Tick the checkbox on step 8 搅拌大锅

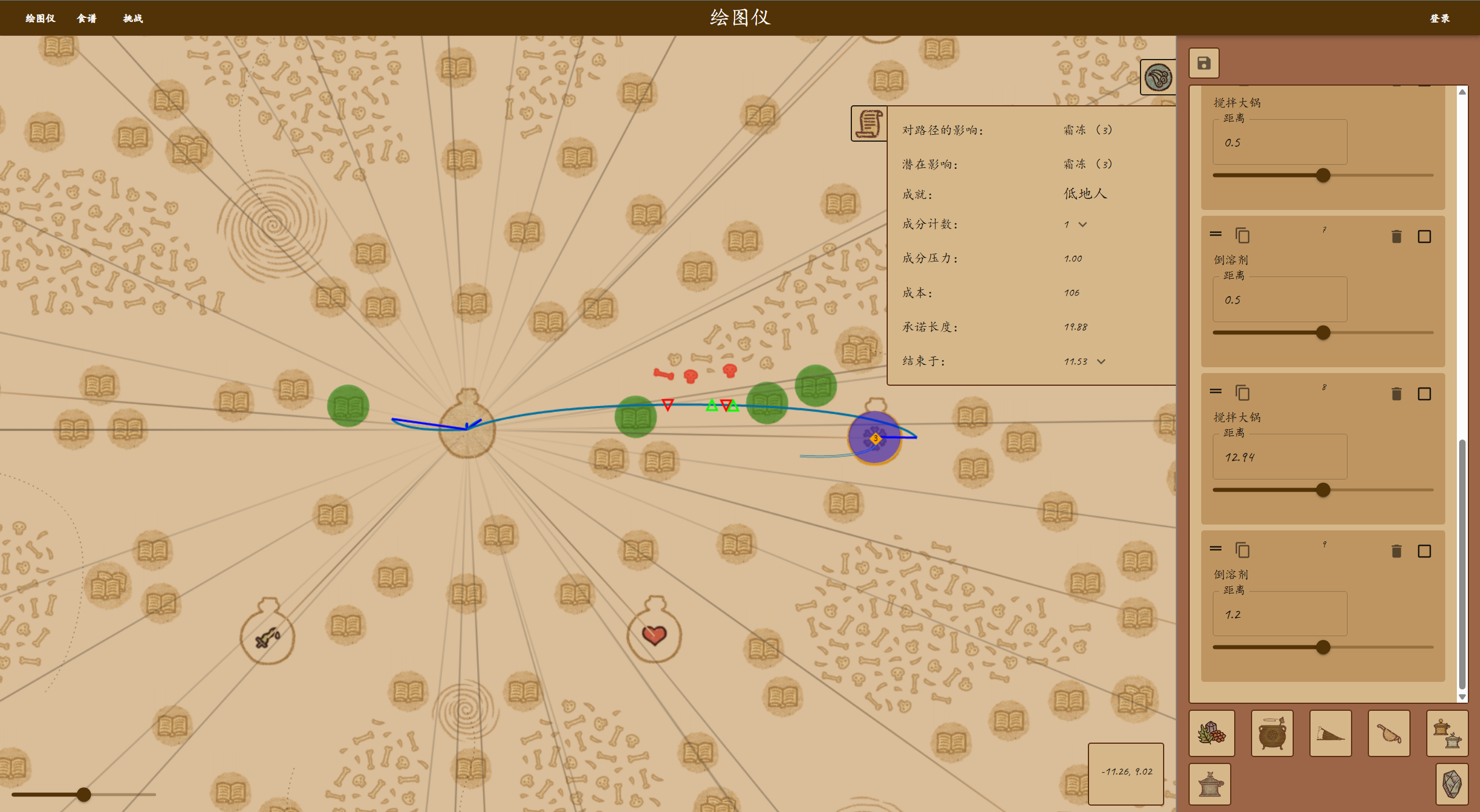(1424, 394)
